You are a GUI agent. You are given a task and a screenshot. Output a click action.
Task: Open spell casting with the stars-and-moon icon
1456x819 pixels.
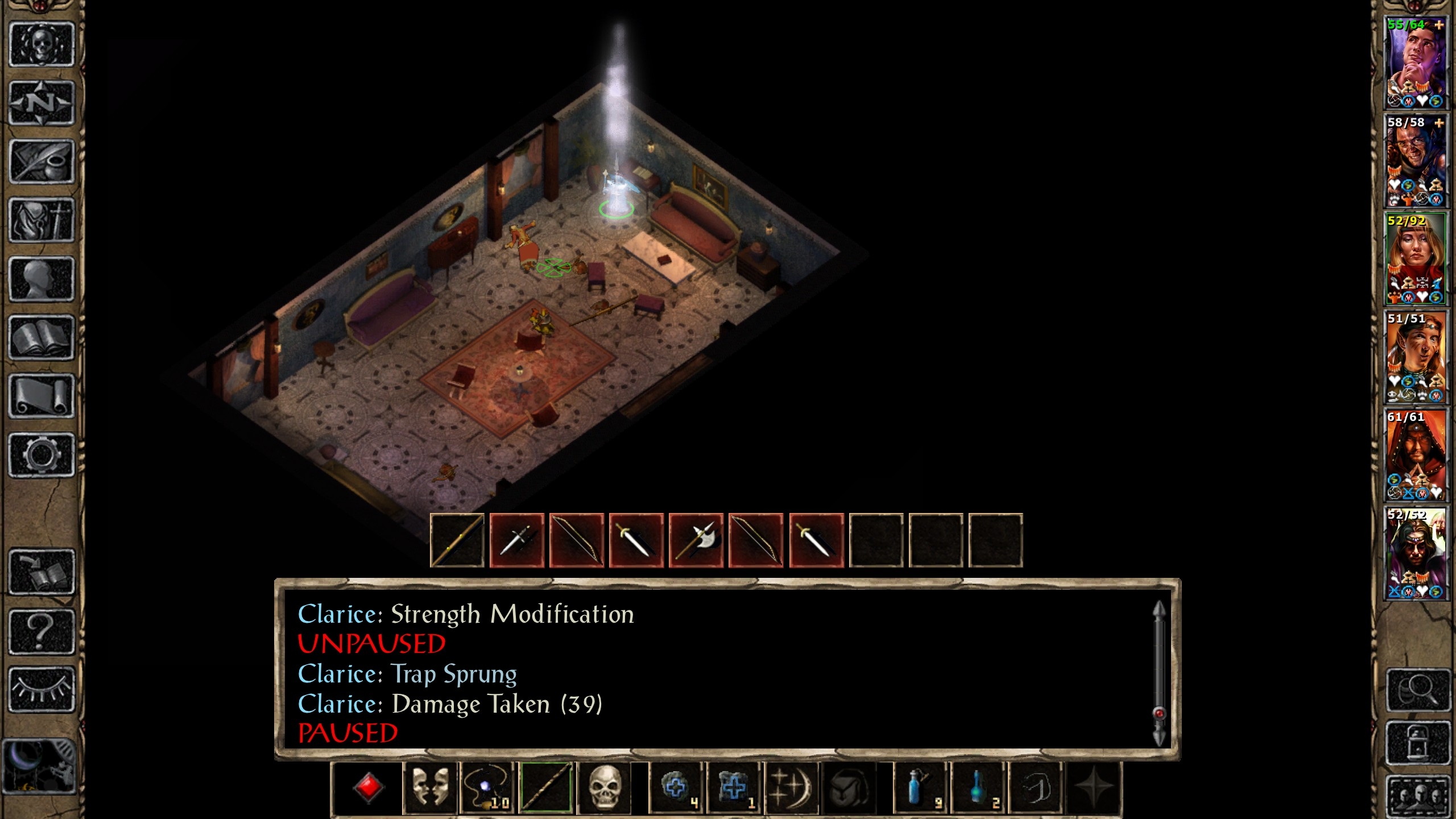(791, 788)
